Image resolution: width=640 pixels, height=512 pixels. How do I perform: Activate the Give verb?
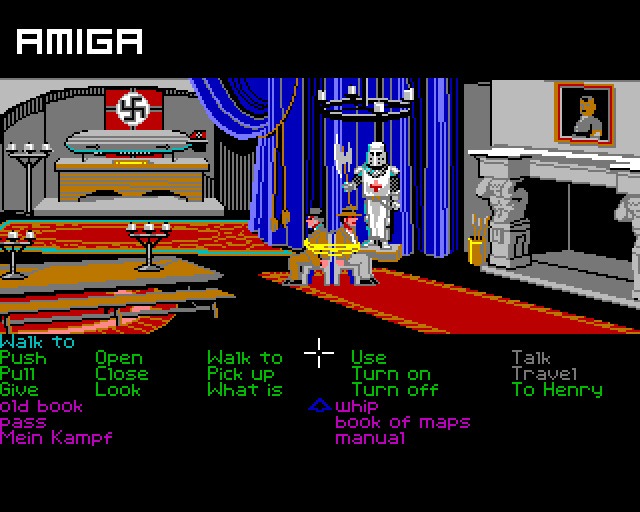pos(20,390)
